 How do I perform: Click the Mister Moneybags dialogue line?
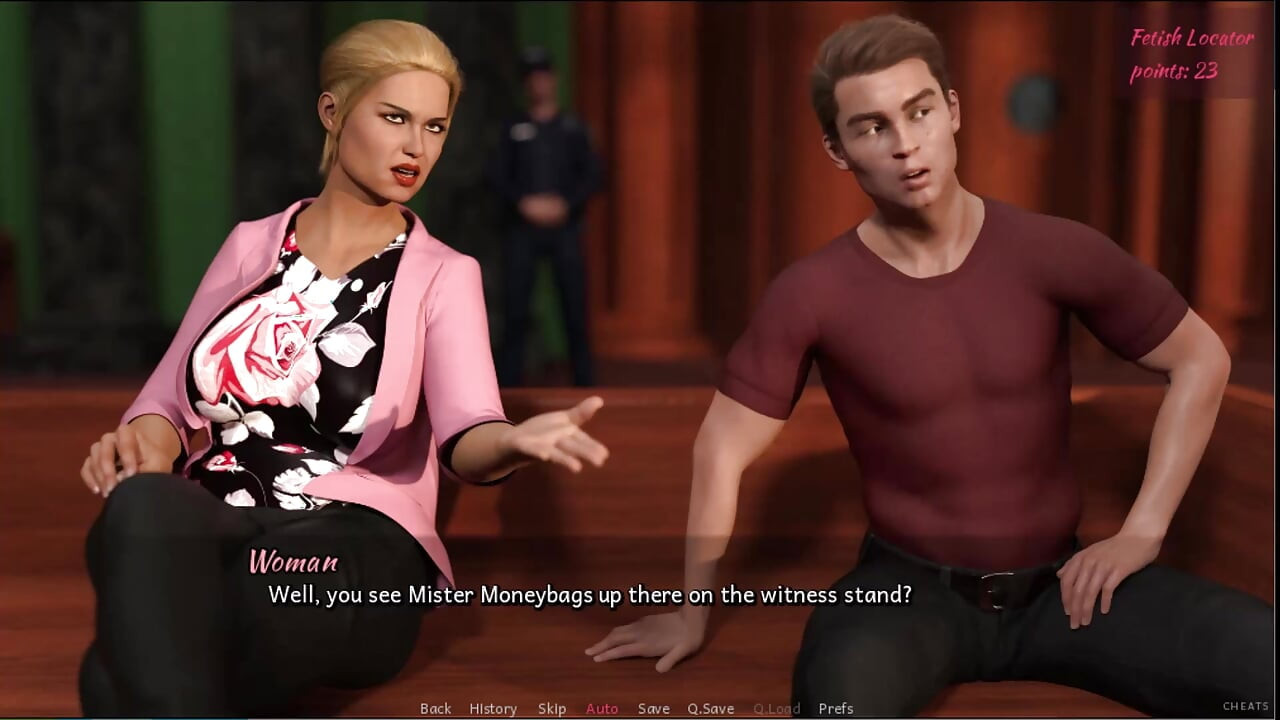(590, 594)
